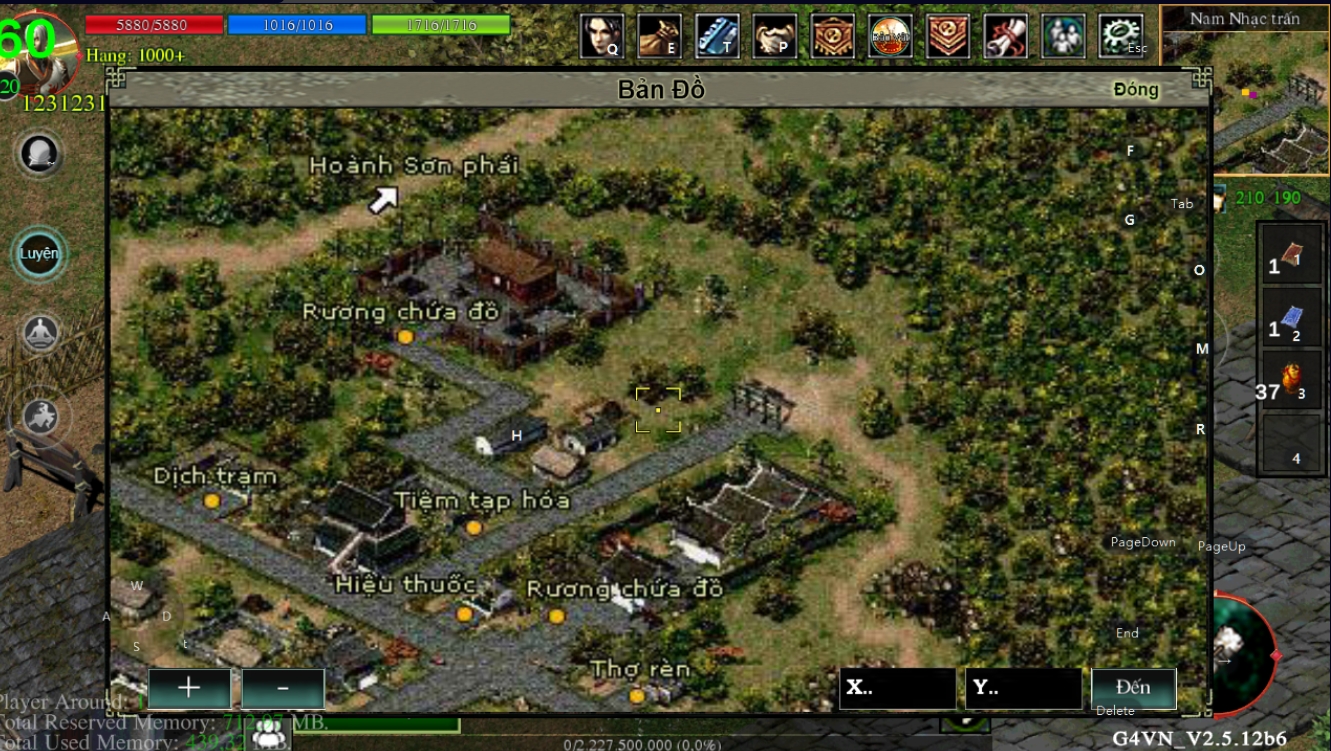Open the scroll icon in the top bar
This screenshot has width=1331, height=751.
pos(1005,36)
